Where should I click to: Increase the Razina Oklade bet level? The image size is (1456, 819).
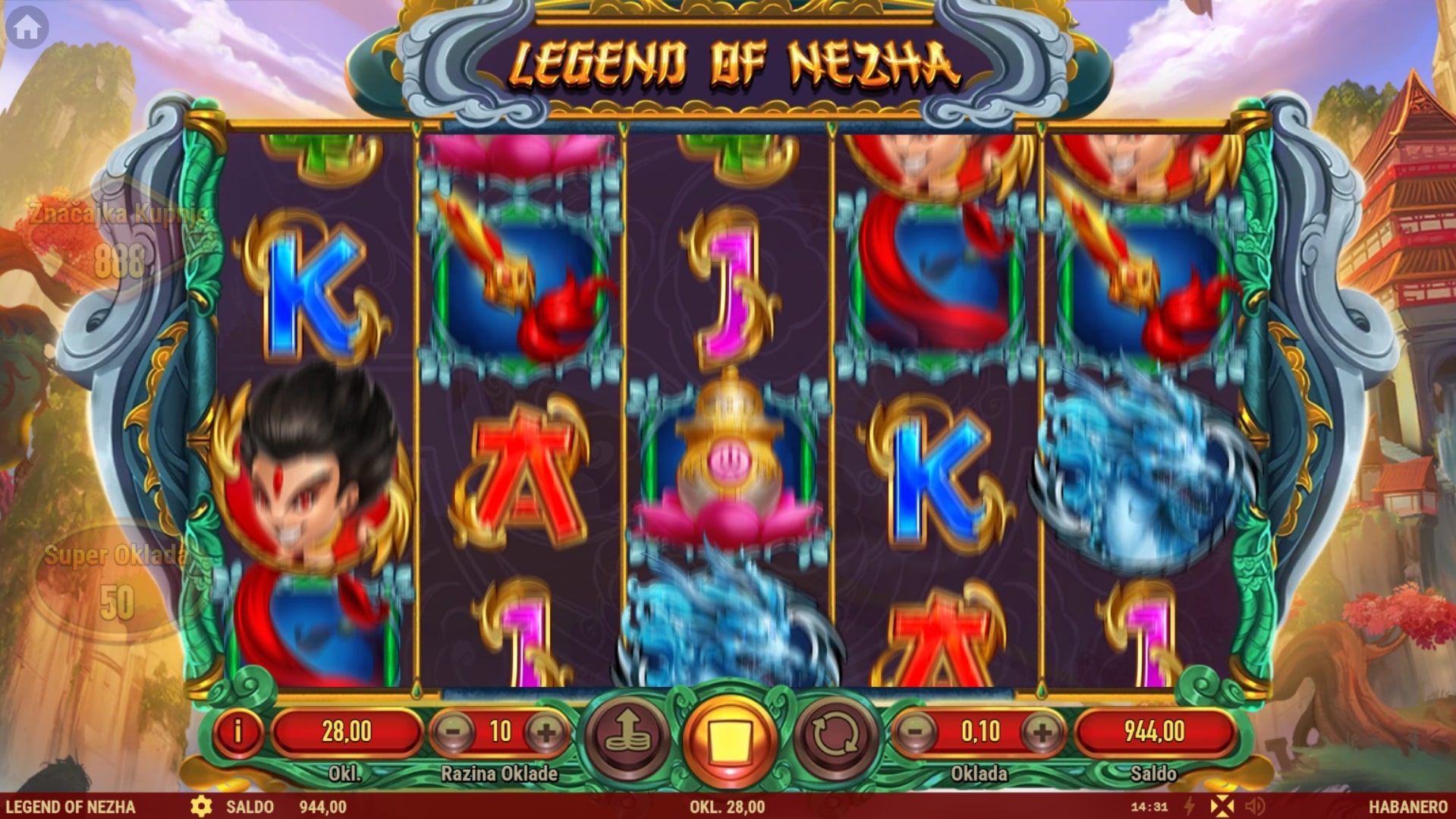coord(546,732)
